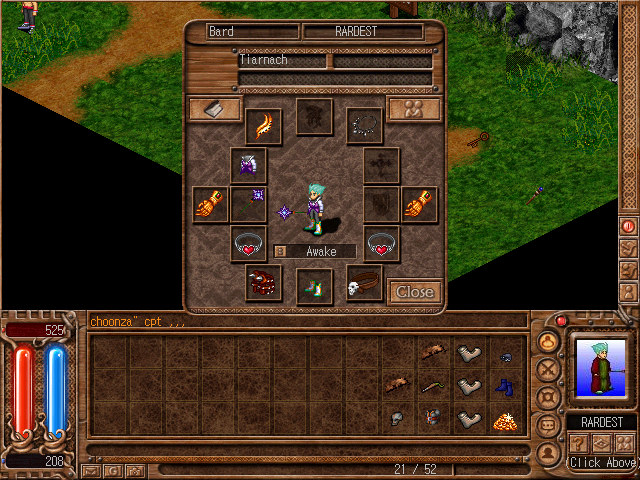640x480 pixels.
Task: Click the red coiled item equipment slot
Action: 264,283
